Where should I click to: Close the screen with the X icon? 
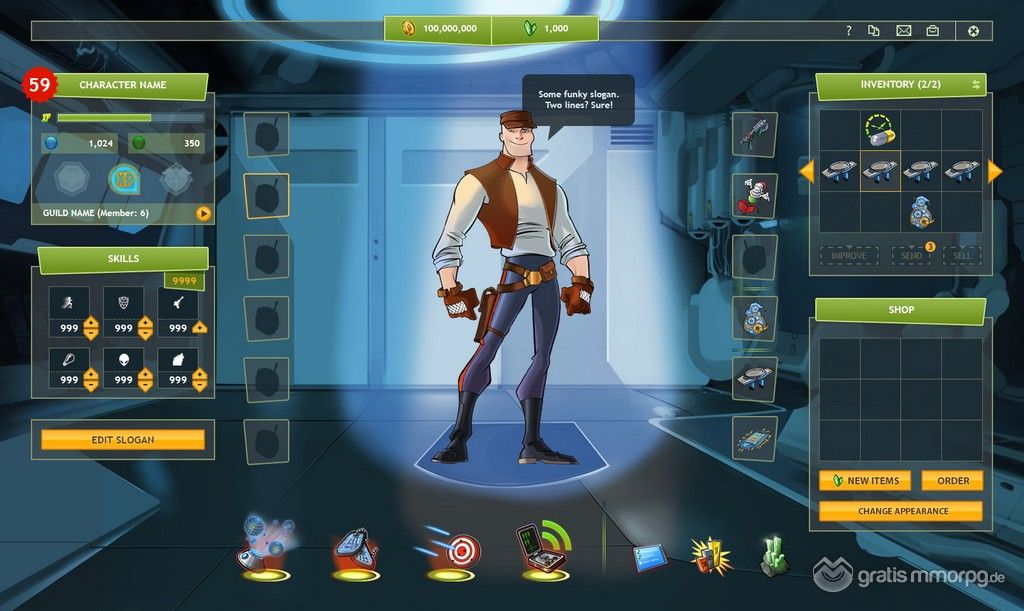pyautogui.click(x=973, y=30)
